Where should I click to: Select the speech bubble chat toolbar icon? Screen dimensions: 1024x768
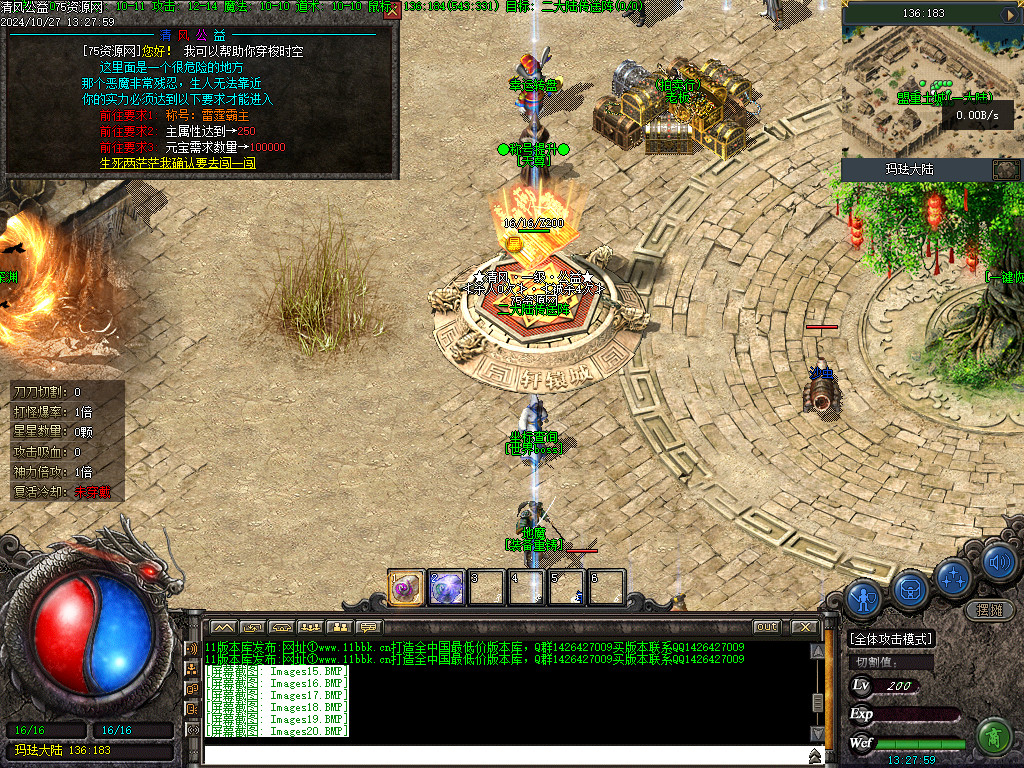pos(369,627)
